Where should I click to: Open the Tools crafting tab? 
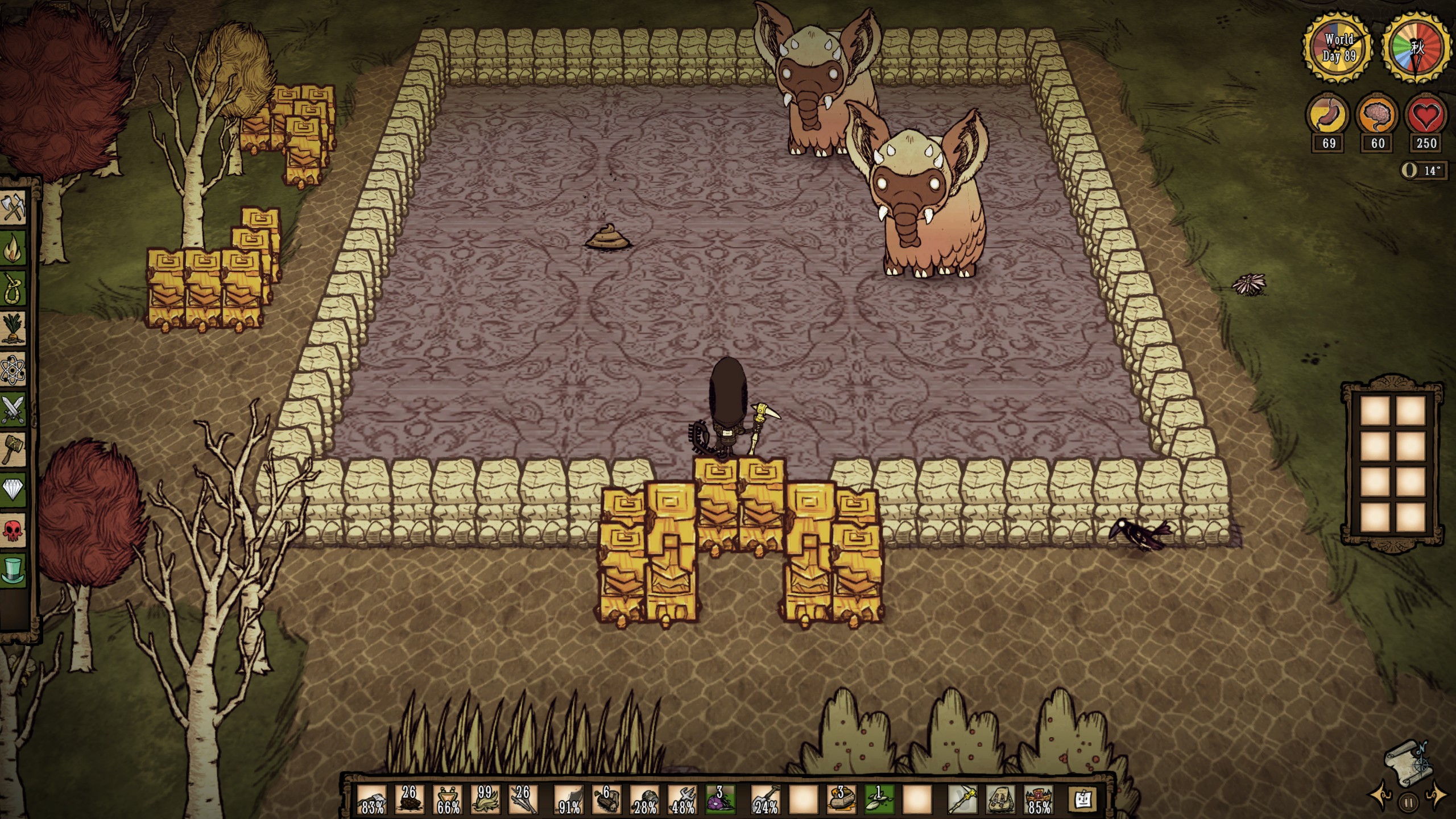(14, 208)
